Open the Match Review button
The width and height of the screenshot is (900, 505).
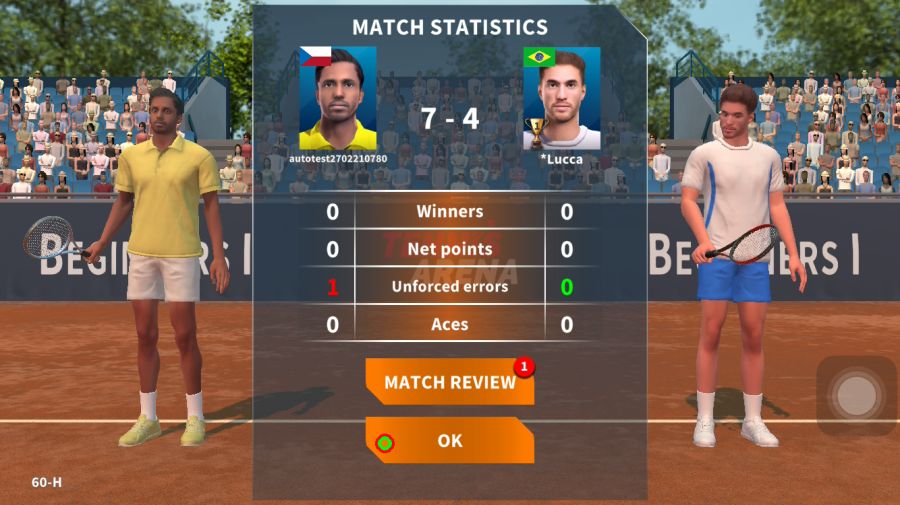tap(449, 382)
